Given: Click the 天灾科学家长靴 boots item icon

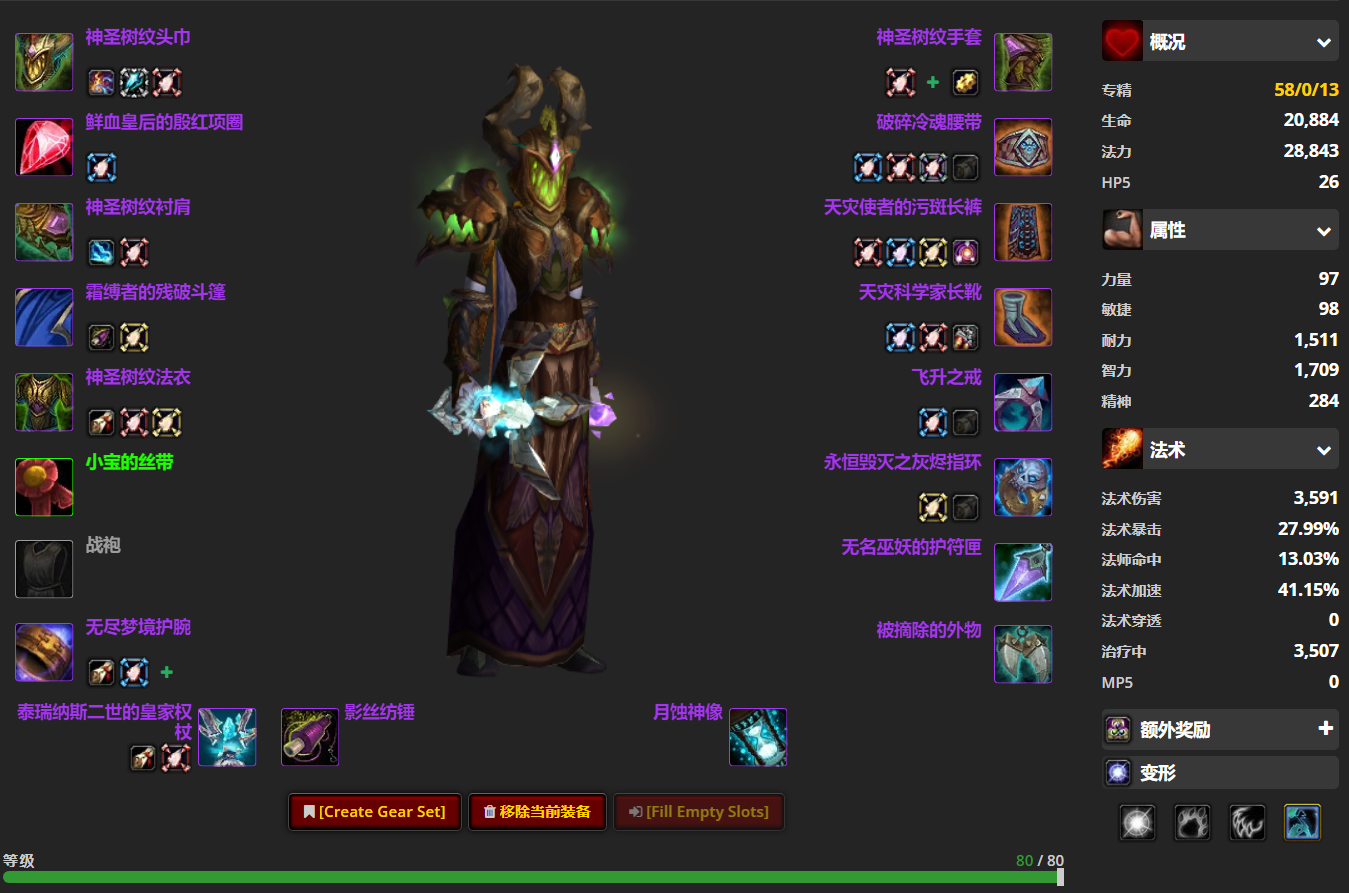Looking at the screenshot, I should 1022,317.
